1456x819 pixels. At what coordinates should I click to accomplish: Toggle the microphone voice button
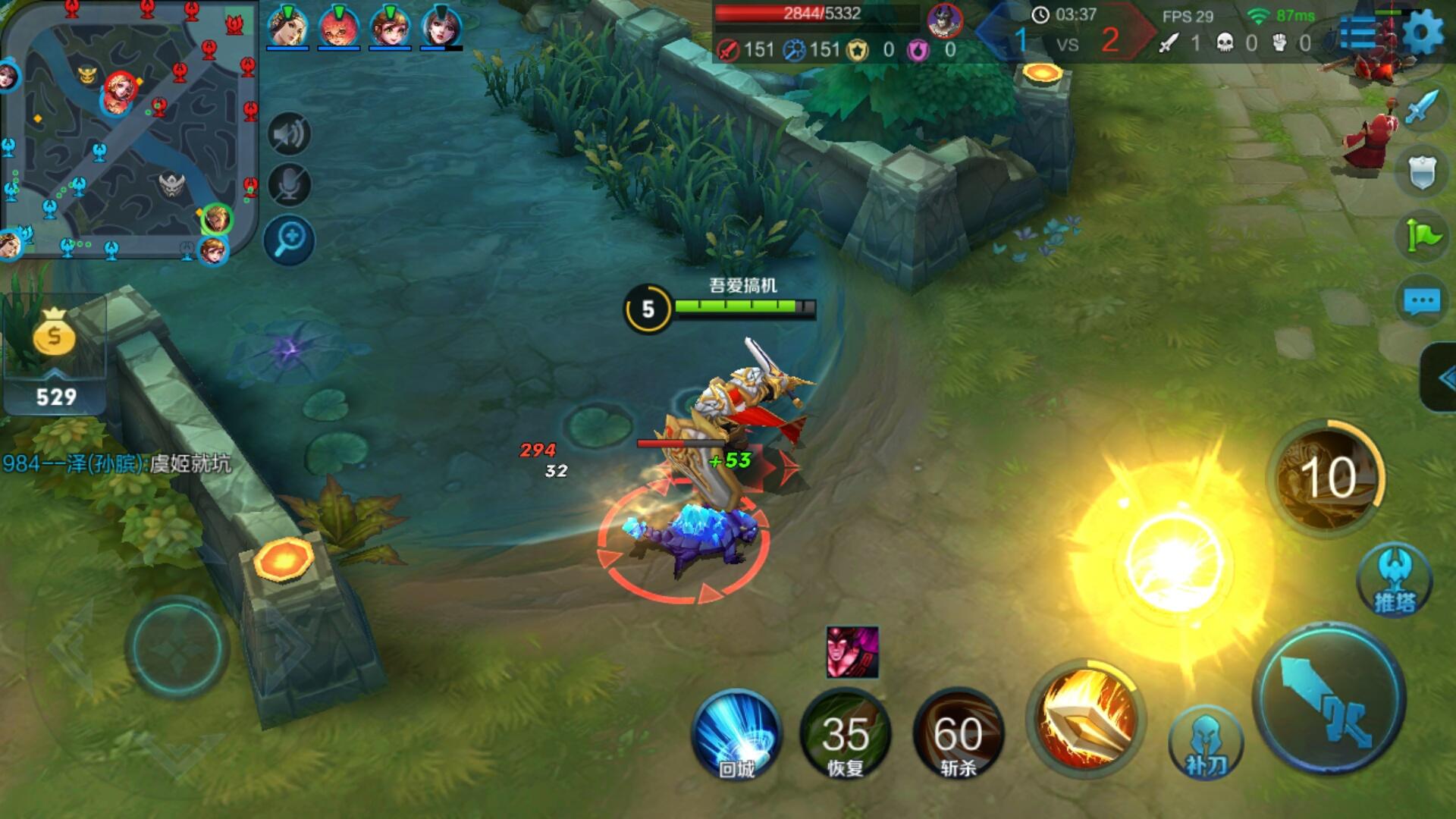[289, 185]
